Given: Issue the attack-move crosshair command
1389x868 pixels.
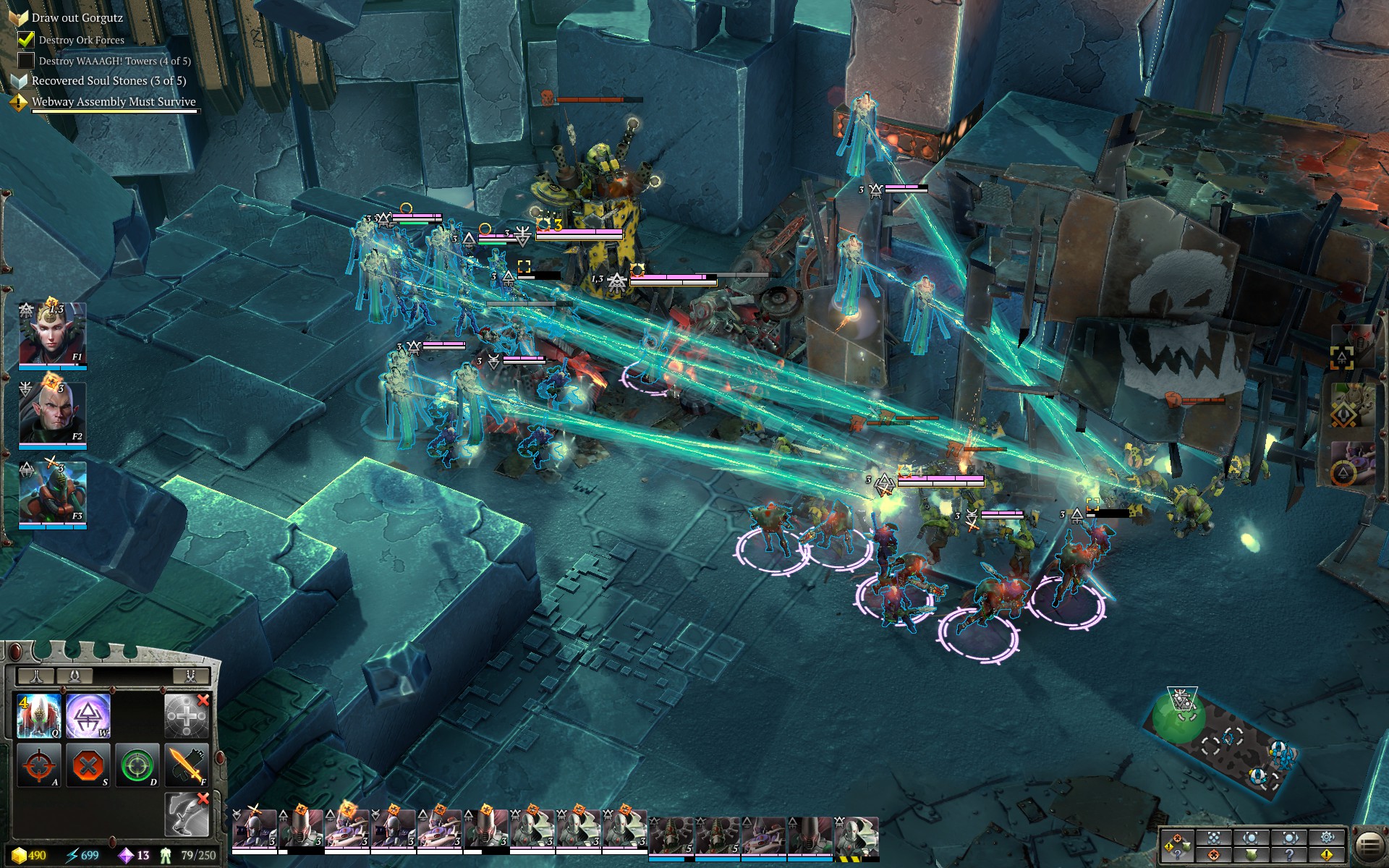Looking at the screenshot, I should tap(39, 765).
